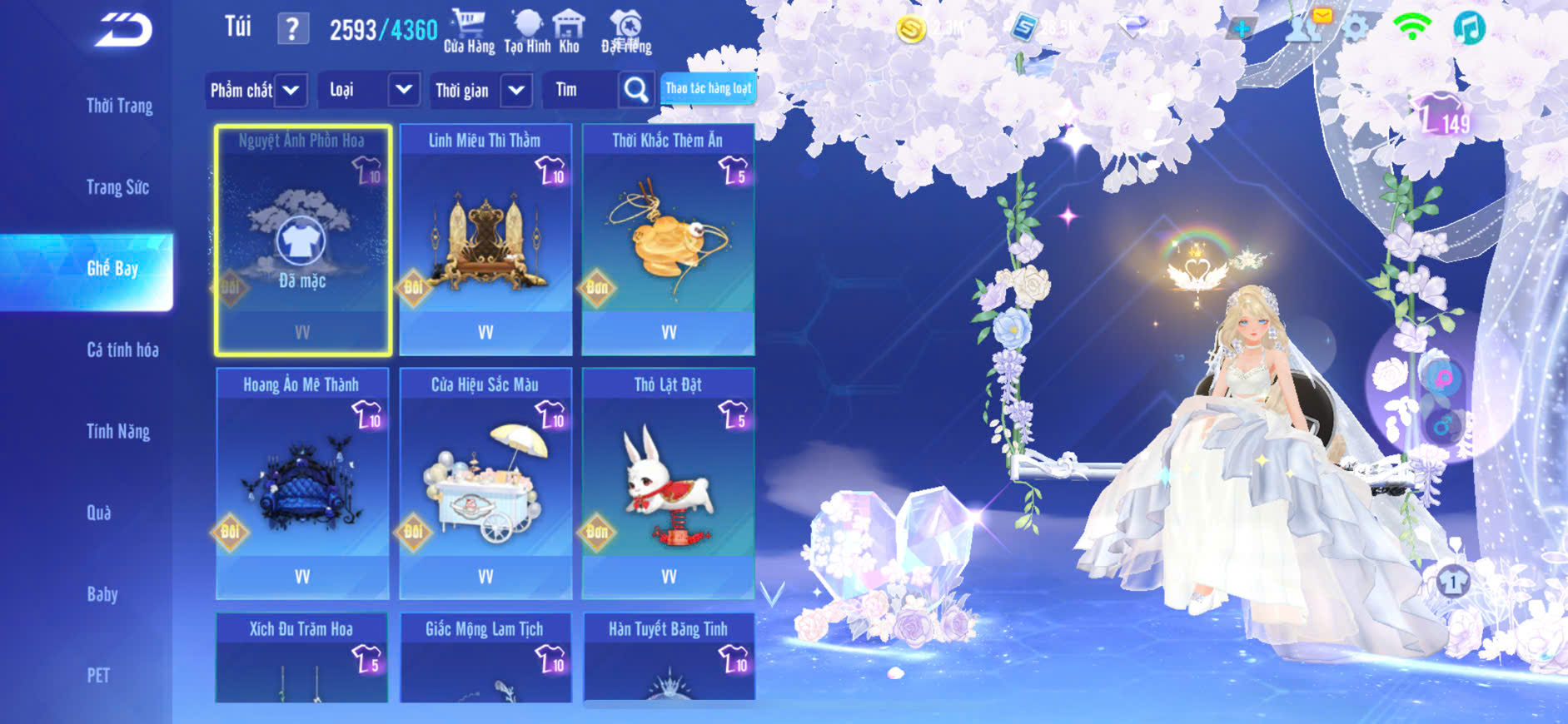
Task: Go back using the return arrow
Action: point(123,31)
